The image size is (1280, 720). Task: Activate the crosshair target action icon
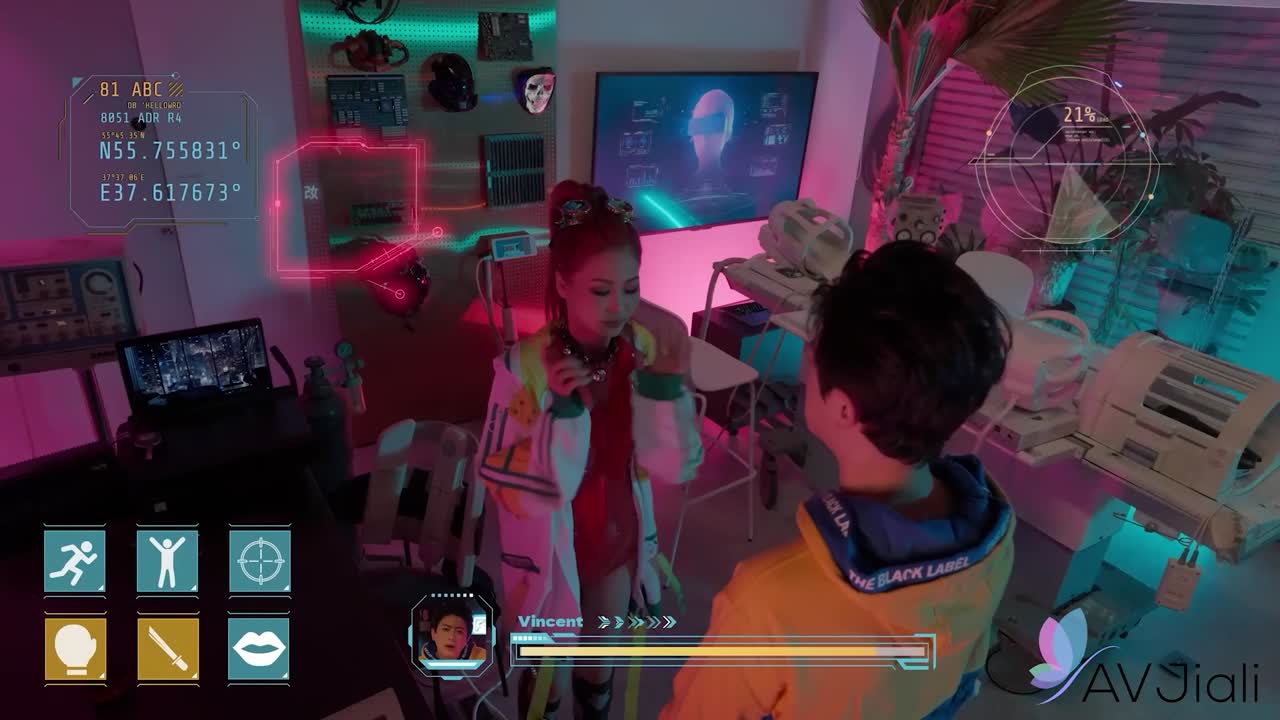(260, 561)
